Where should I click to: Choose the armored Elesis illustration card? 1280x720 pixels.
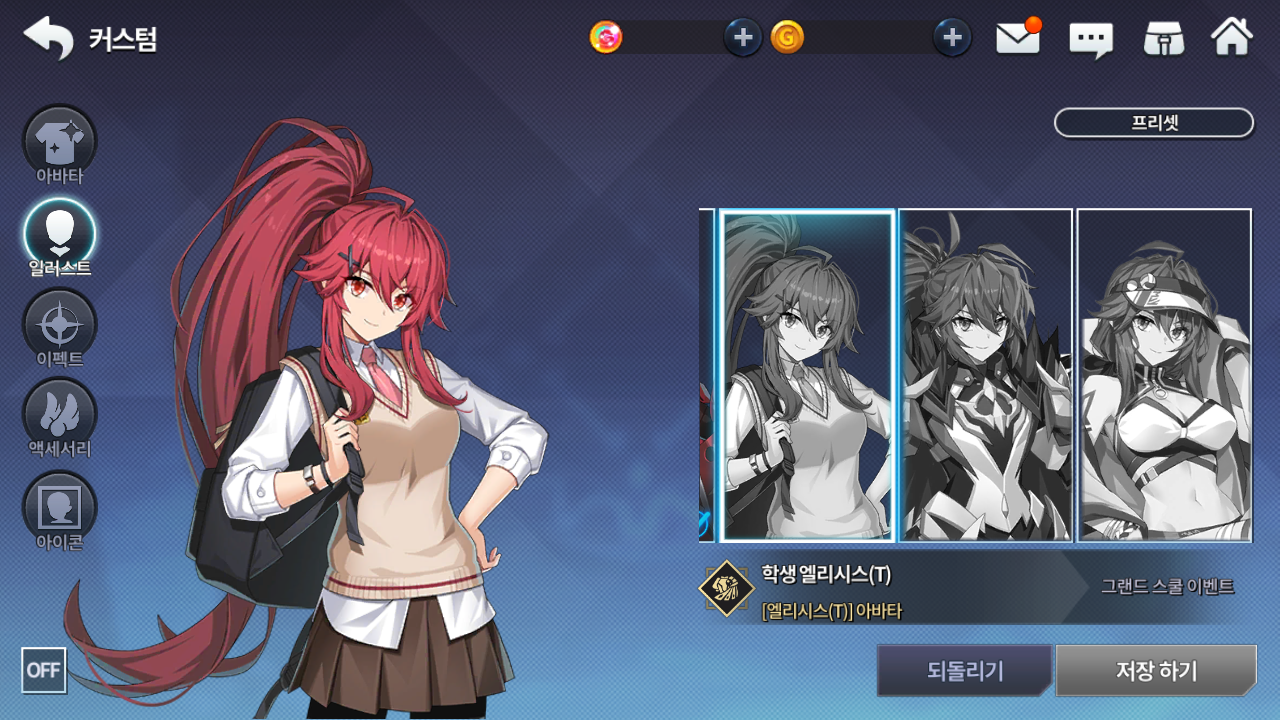point(985,375)
